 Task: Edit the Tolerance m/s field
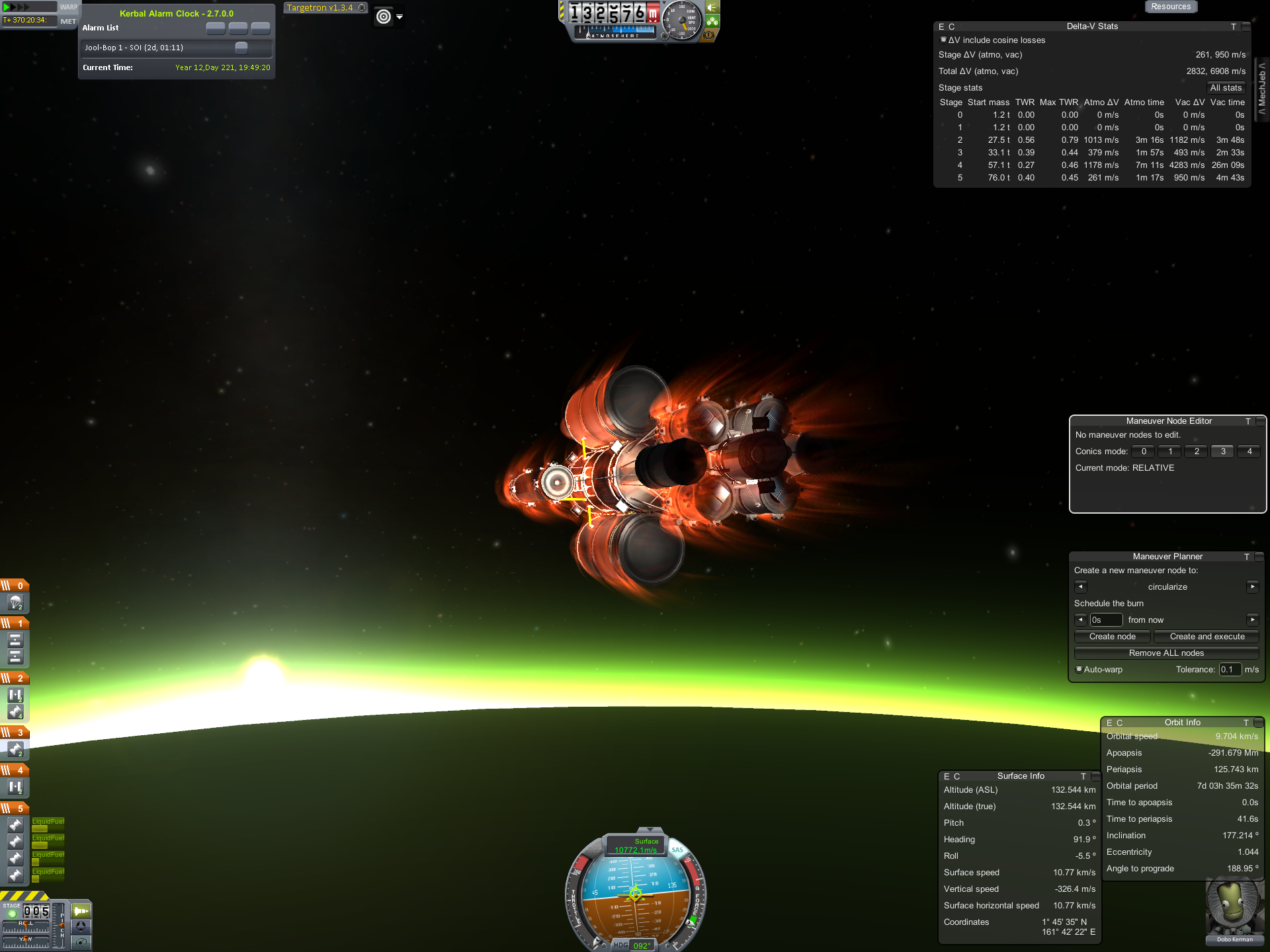point(1230,670)
